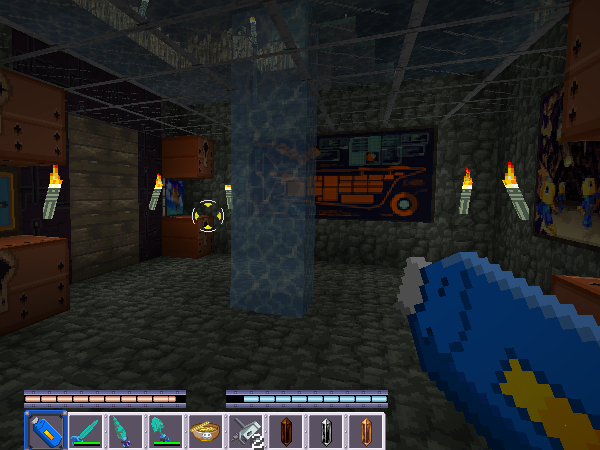Select the teal sword hotbar slot
The image size is (600, 450).
(85, 431)
